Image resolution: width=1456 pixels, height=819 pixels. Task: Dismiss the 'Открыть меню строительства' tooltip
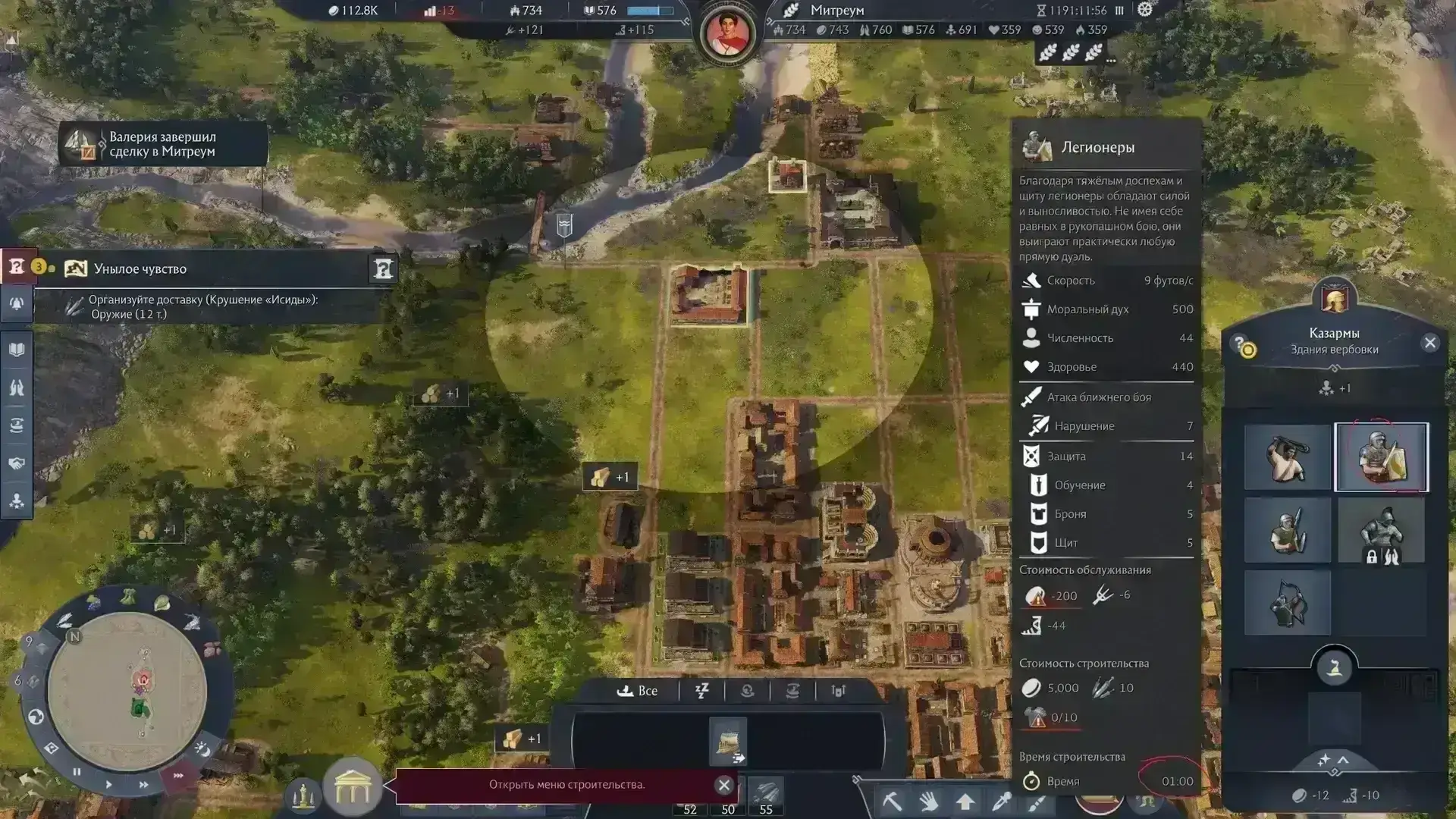[724, 785]
